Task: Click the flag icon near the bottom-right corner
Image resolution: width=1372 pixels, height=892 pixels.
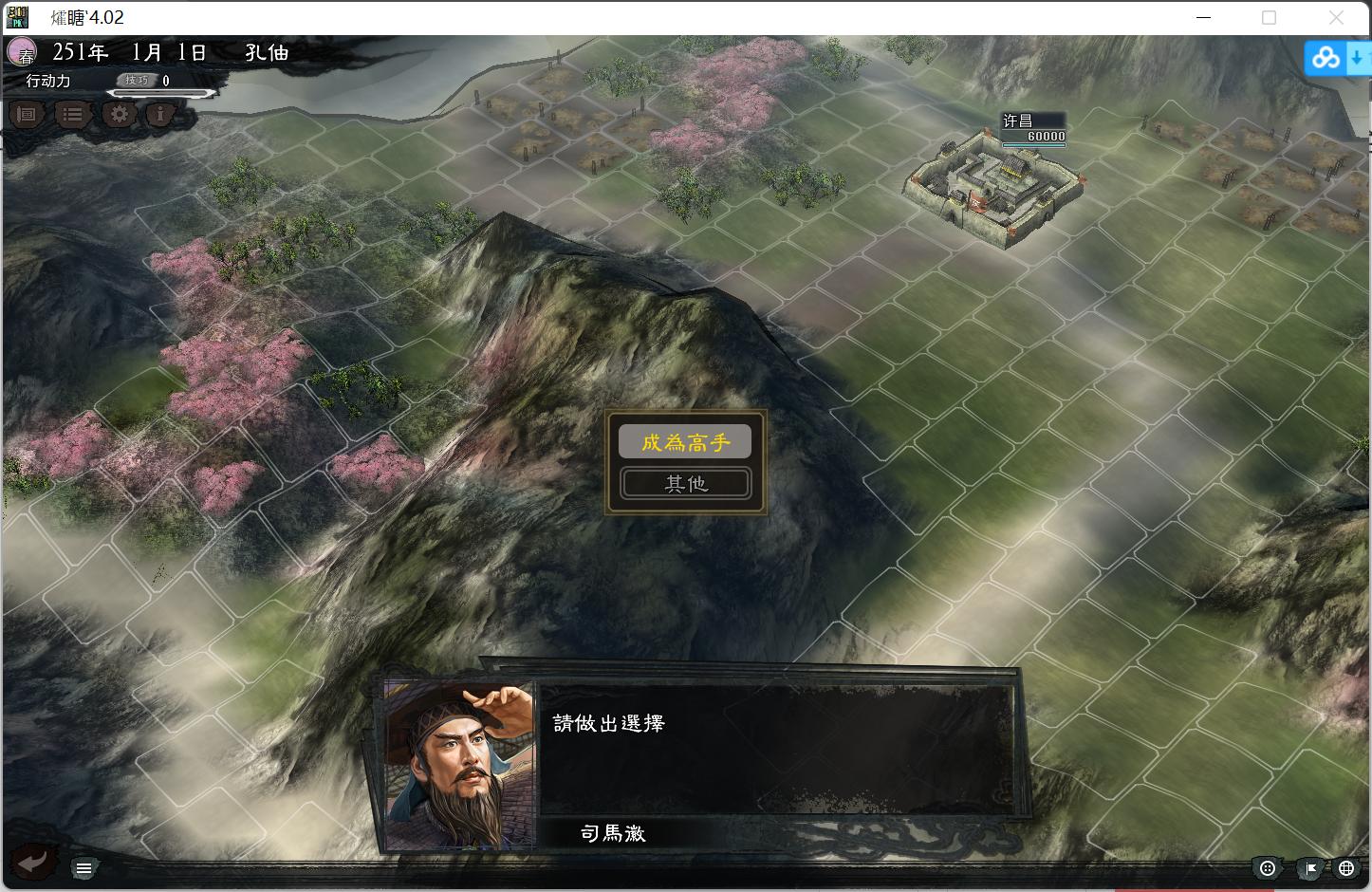Action: pos(1309,867)
